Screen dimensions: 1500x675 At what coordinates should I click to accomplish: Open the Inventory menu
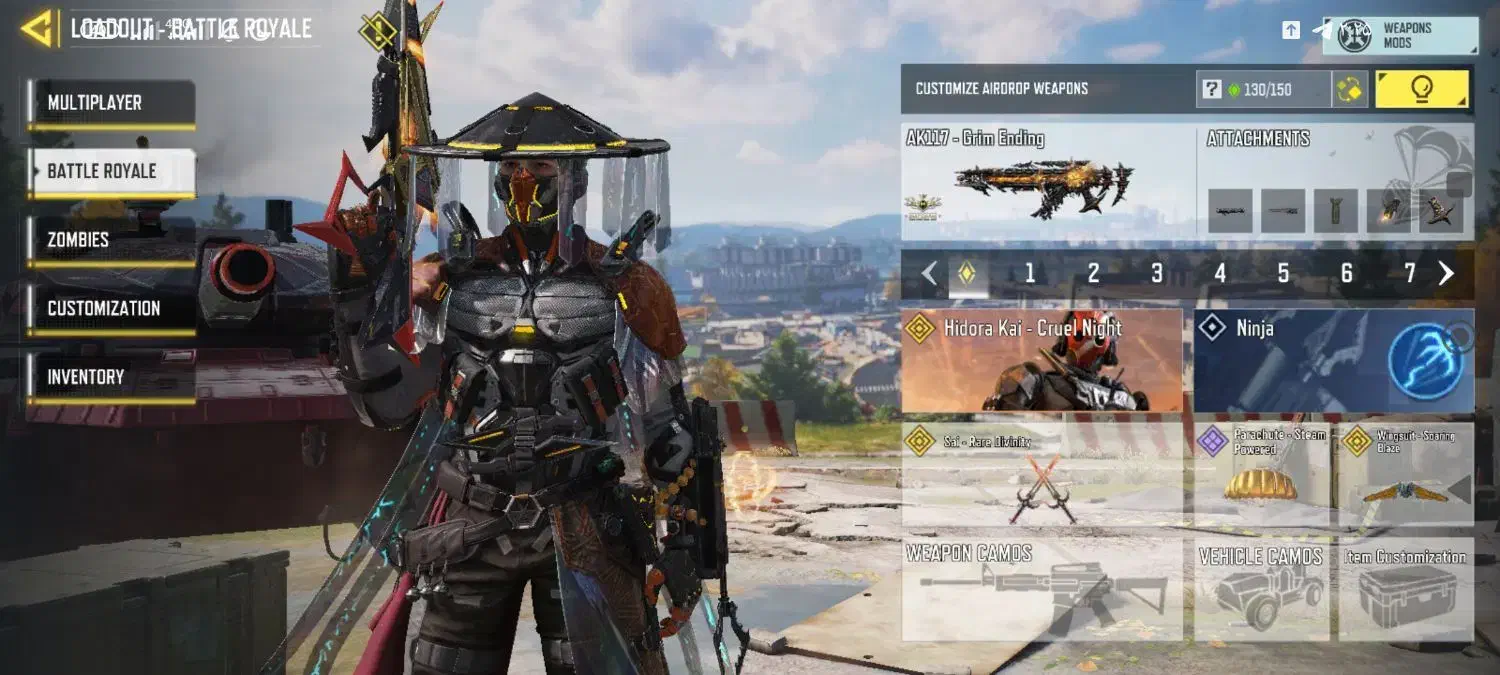(110, 377)
